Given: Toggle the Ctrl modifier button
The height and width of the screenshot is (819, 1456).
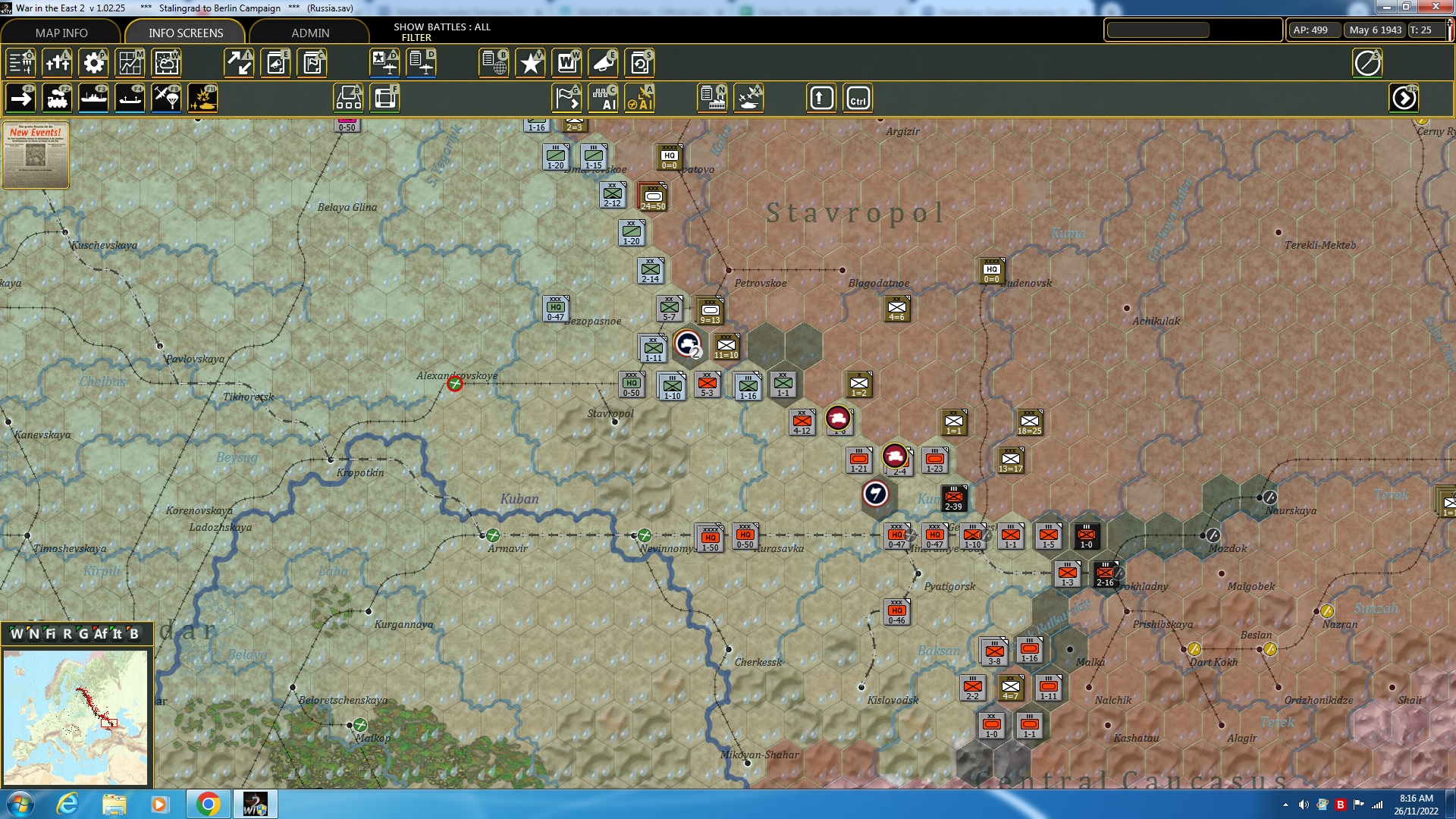Looking at the screenshot, I should point(859,97).
